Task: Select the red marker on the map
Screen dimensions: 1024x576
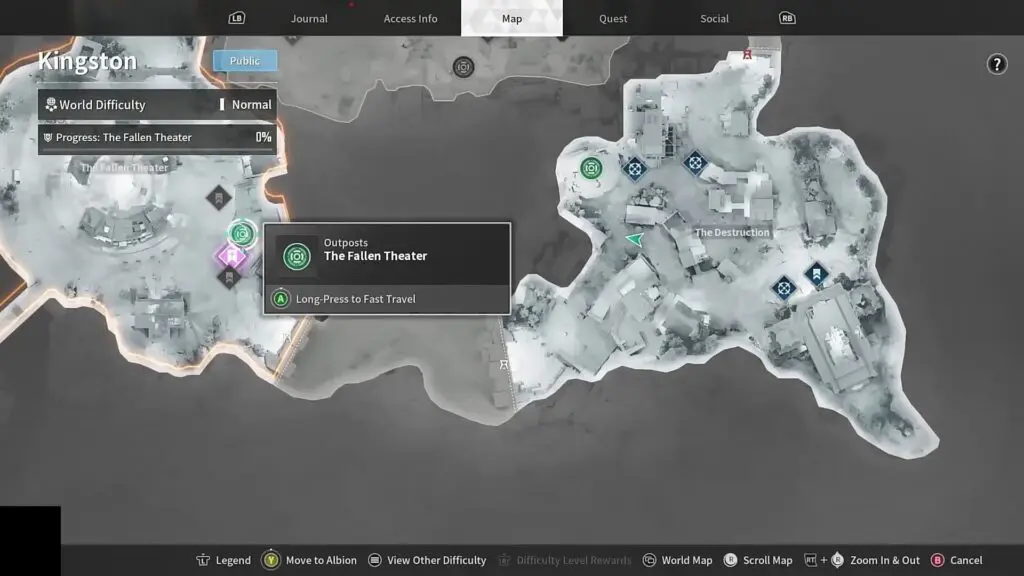Action: pos(747,55)
